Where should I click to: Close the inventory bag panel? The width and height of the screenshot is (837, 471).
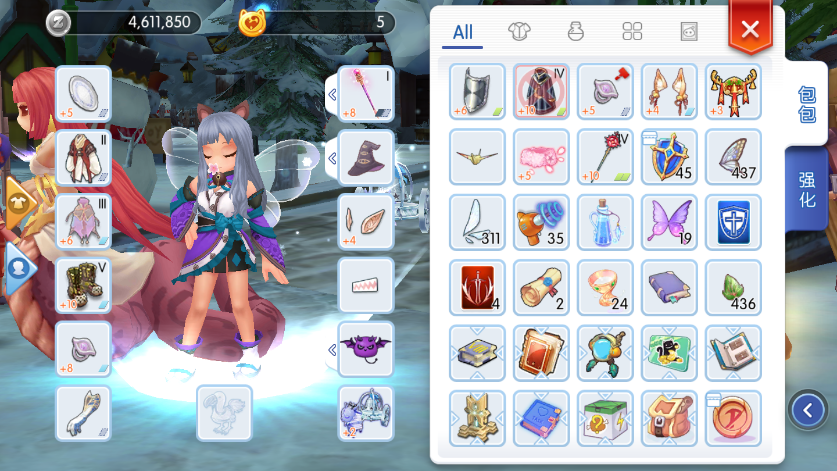(750, 29)
